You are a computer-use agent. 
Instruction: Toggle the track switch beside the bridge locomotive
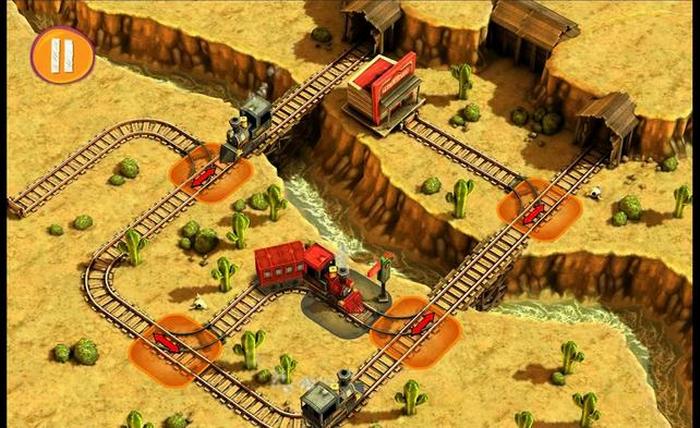204,176
